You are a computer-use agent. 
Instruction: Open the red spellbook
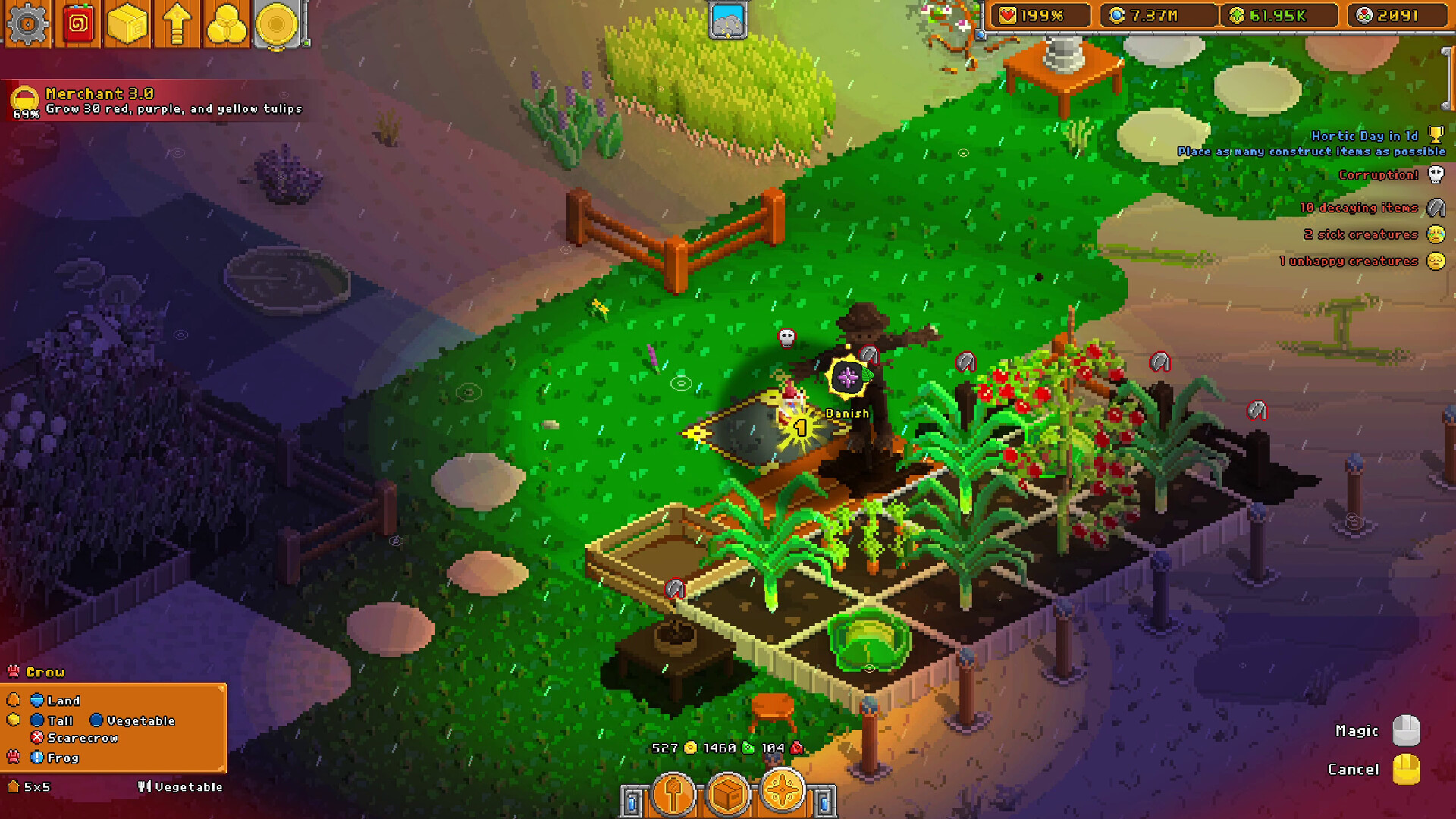(79, 24)
